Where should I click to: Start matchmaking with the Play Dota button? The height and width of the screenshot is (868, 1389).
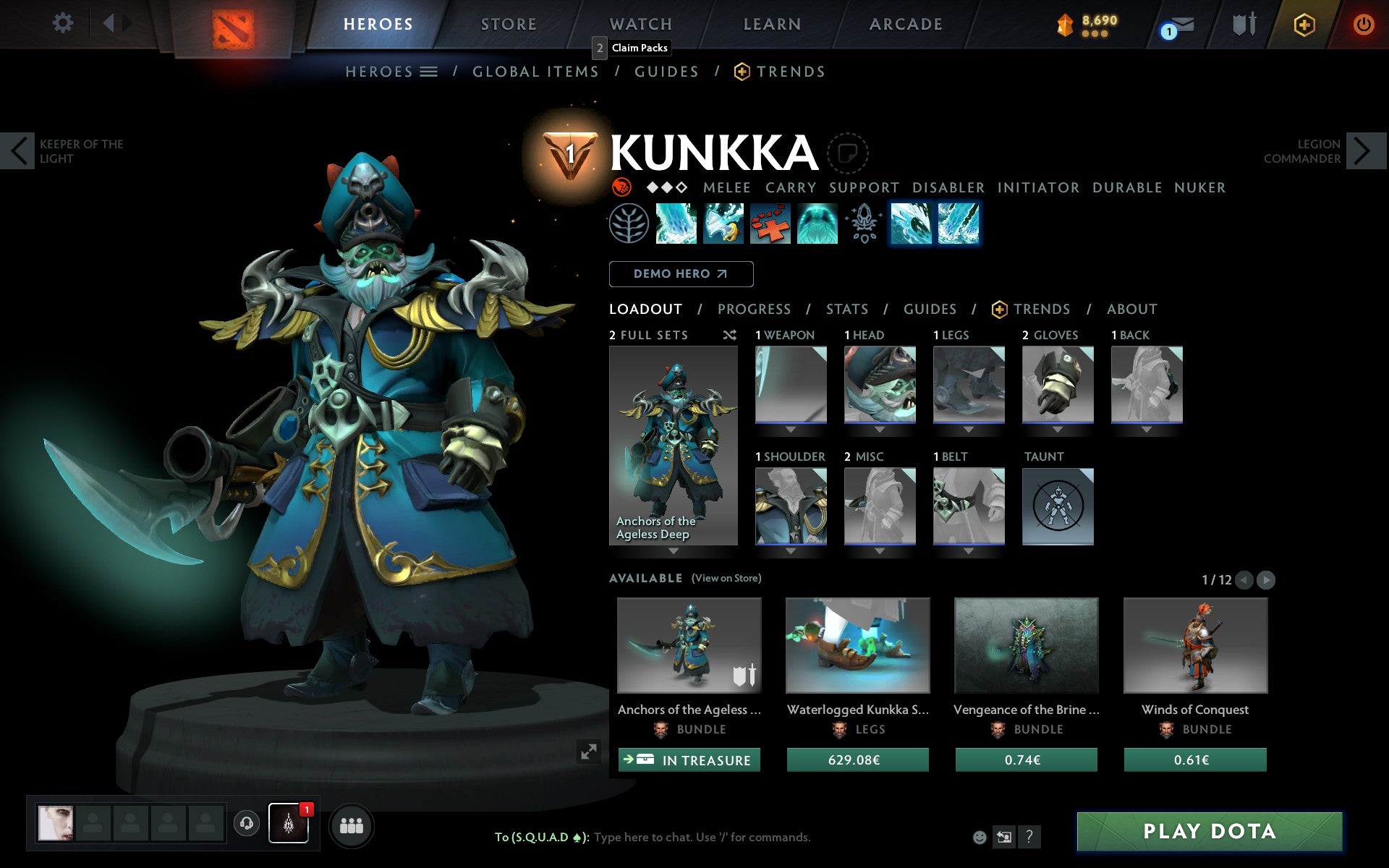click(1209, 831)
